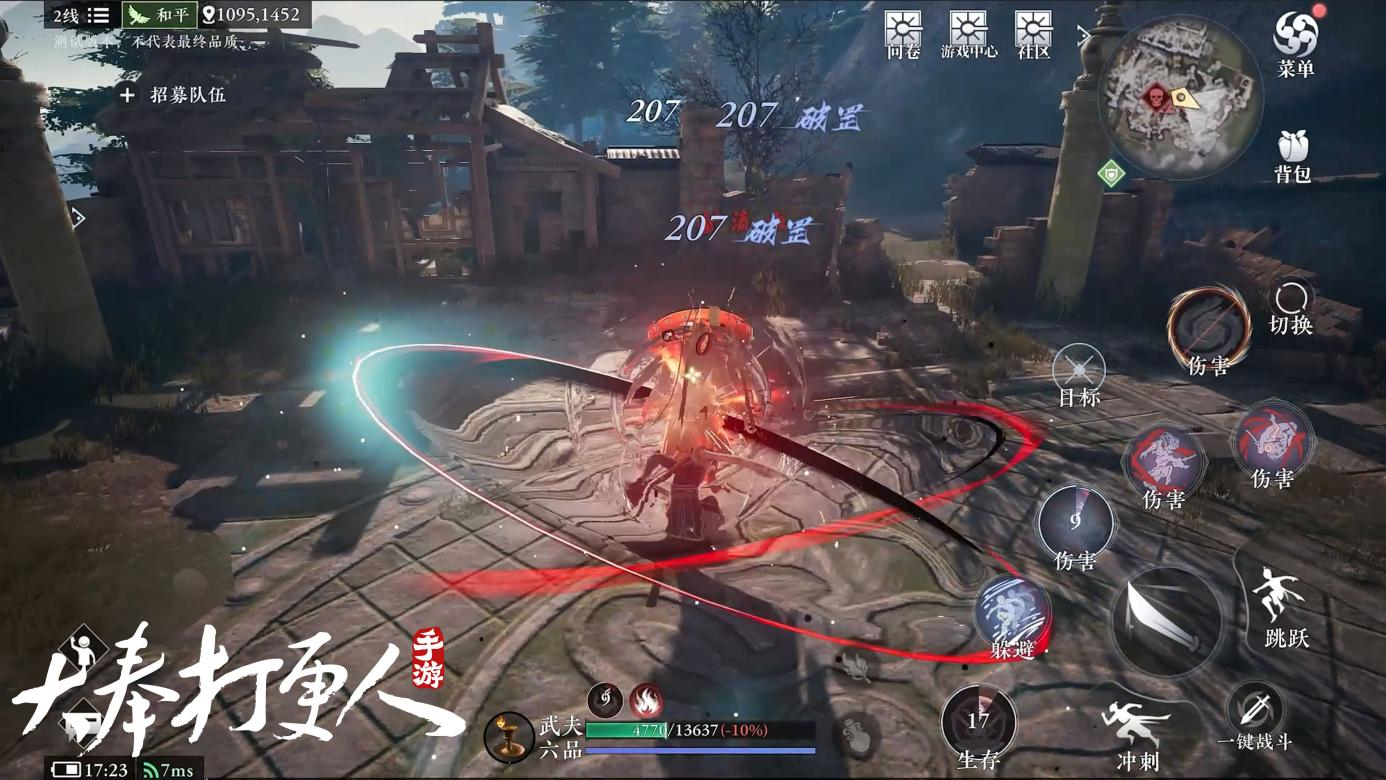Toggle the 和平 peace mode button
This screenshot has height=780, width=1386.
click(158, 15)
